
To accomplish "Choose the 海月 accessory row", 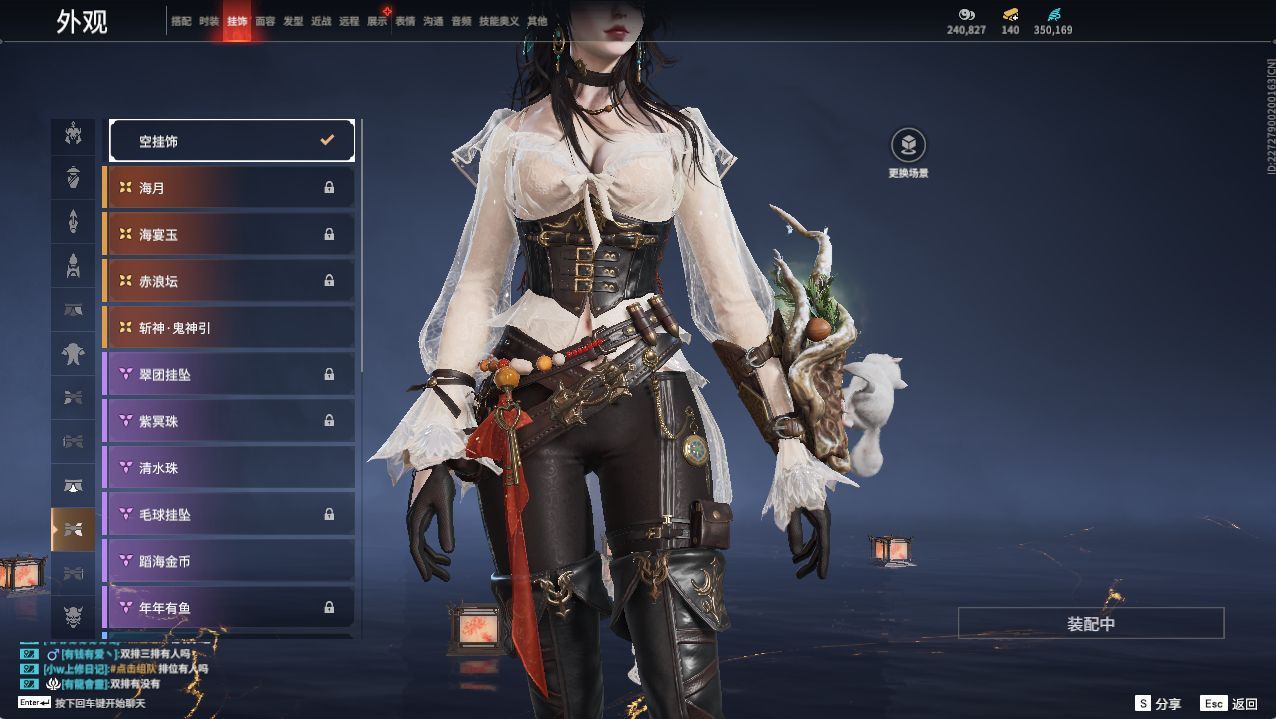I will (x=229, y=188).
